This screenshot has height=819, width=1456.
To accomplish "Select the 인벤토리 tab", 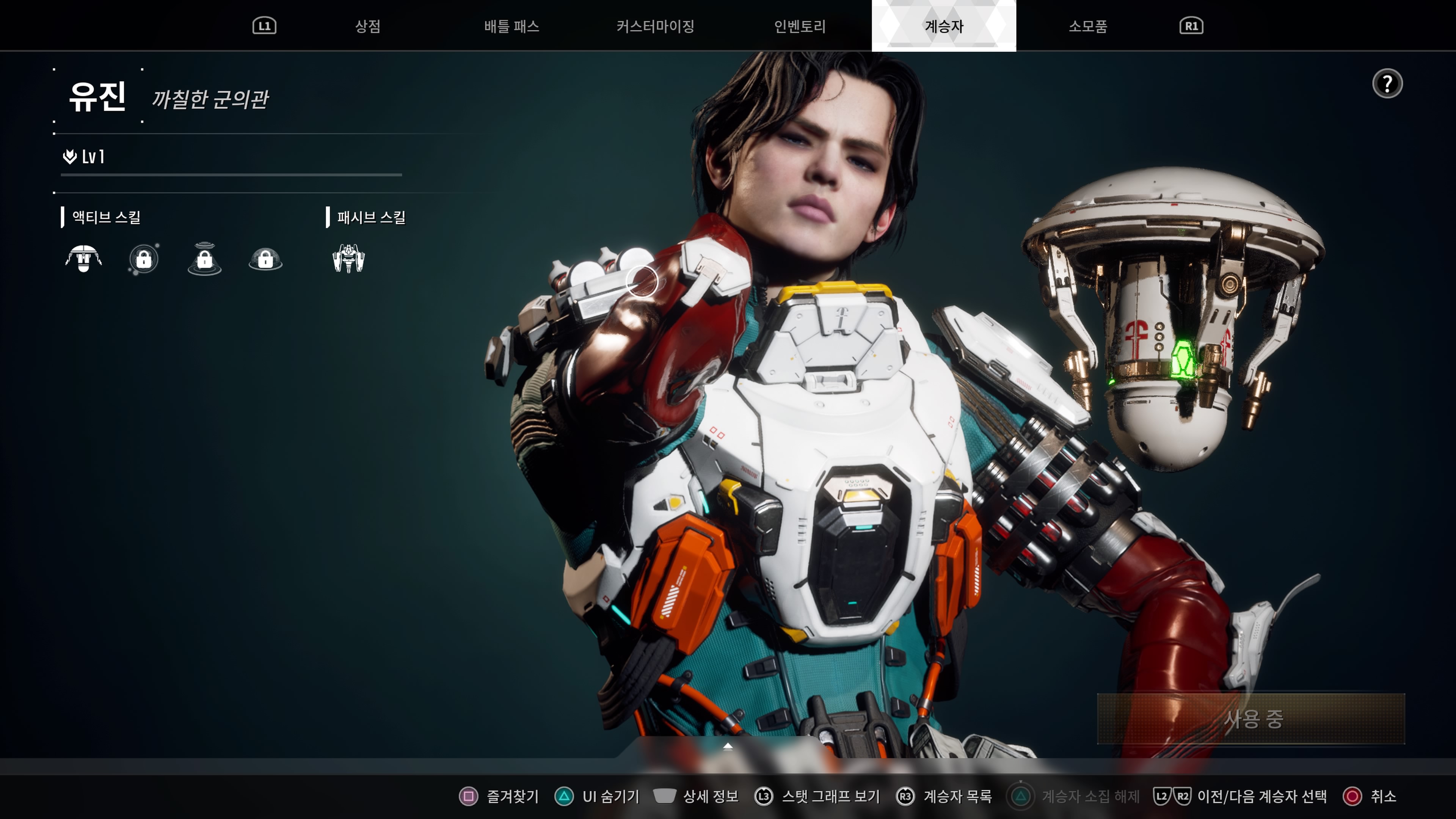I will (800, 26).
